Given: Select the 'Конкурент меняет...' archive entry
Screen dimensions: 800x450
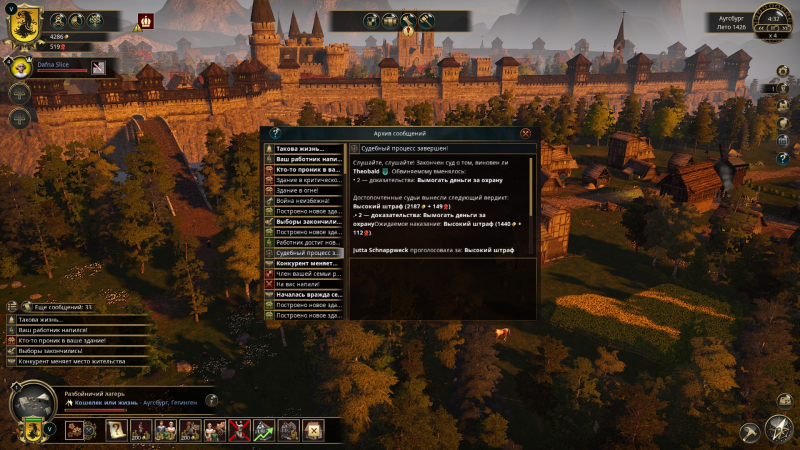Looking at the screenshot, I should (x=304, y=263).
